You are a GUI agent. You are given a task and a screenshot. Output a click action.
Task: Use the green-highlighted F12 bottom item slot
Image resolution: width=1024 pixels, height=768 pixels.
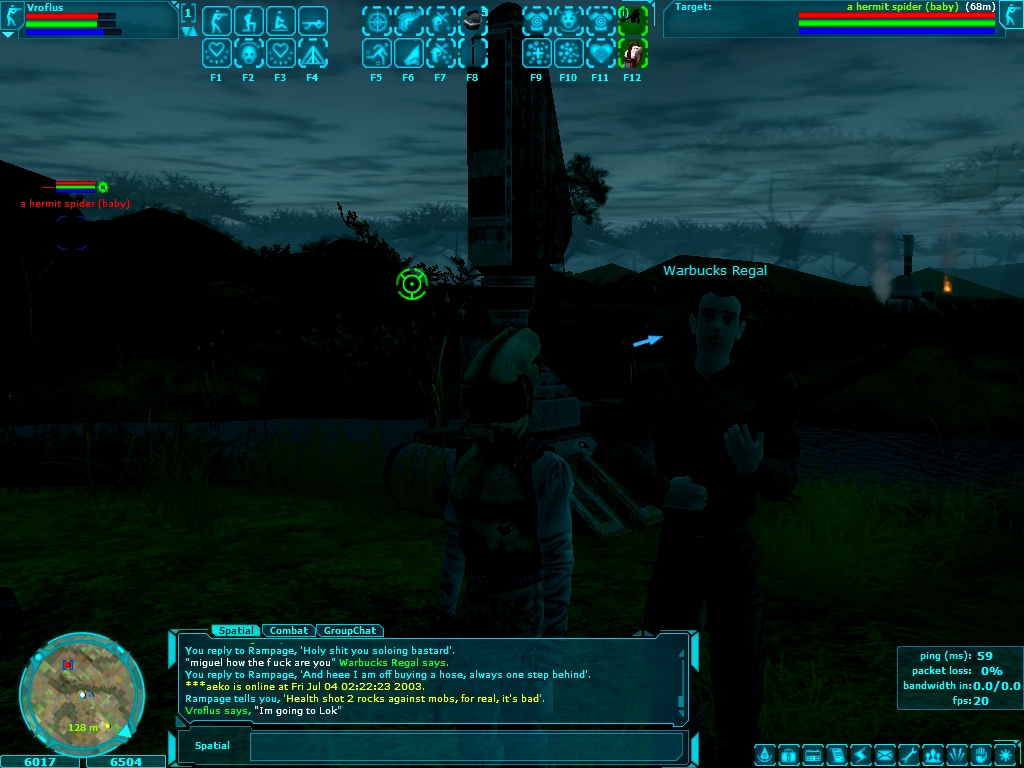coord(632,53)
